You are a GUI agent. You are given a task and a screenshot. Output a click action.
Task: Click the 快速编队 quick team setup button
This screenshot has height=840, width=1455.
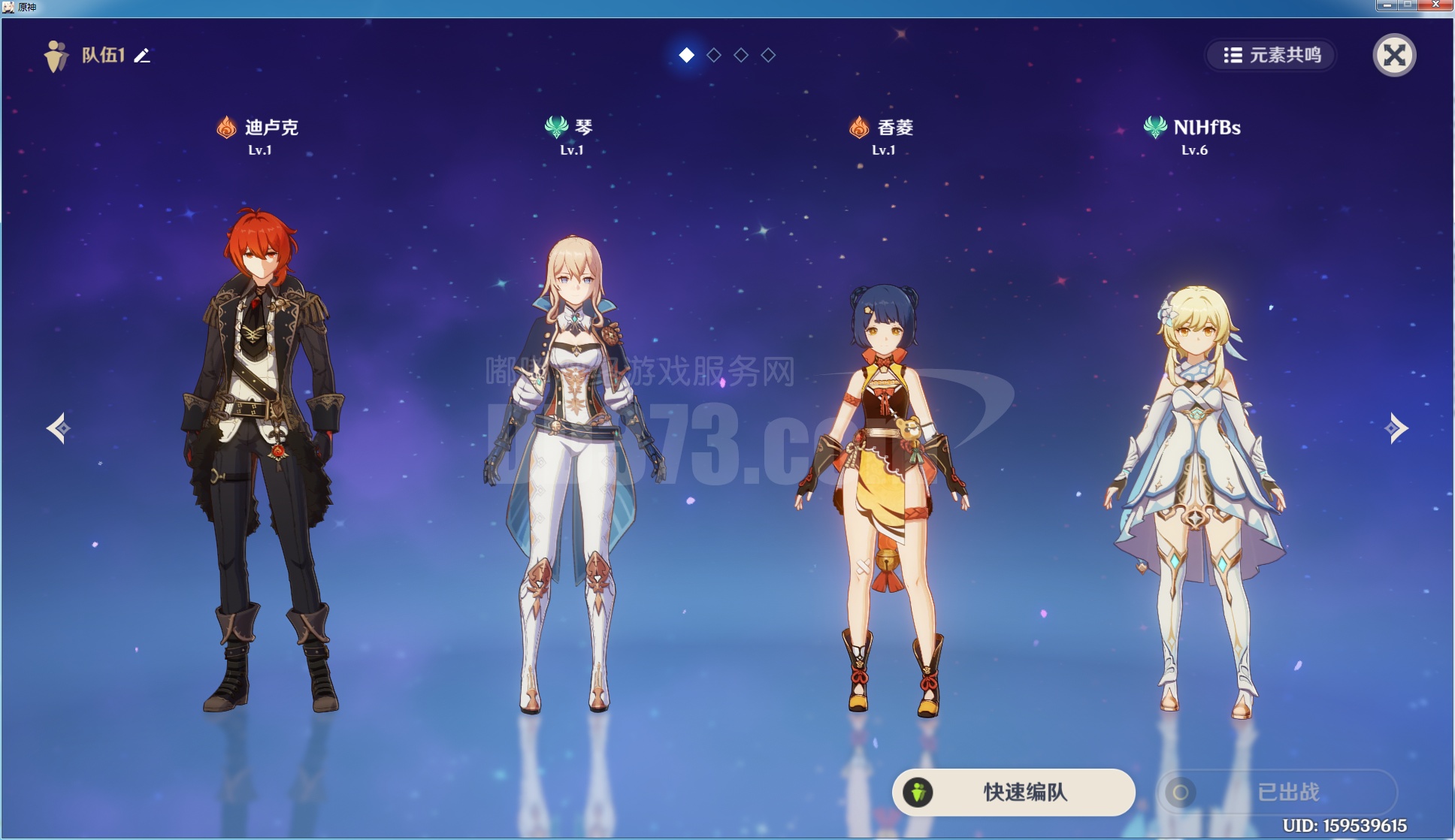click(1013, 792)
